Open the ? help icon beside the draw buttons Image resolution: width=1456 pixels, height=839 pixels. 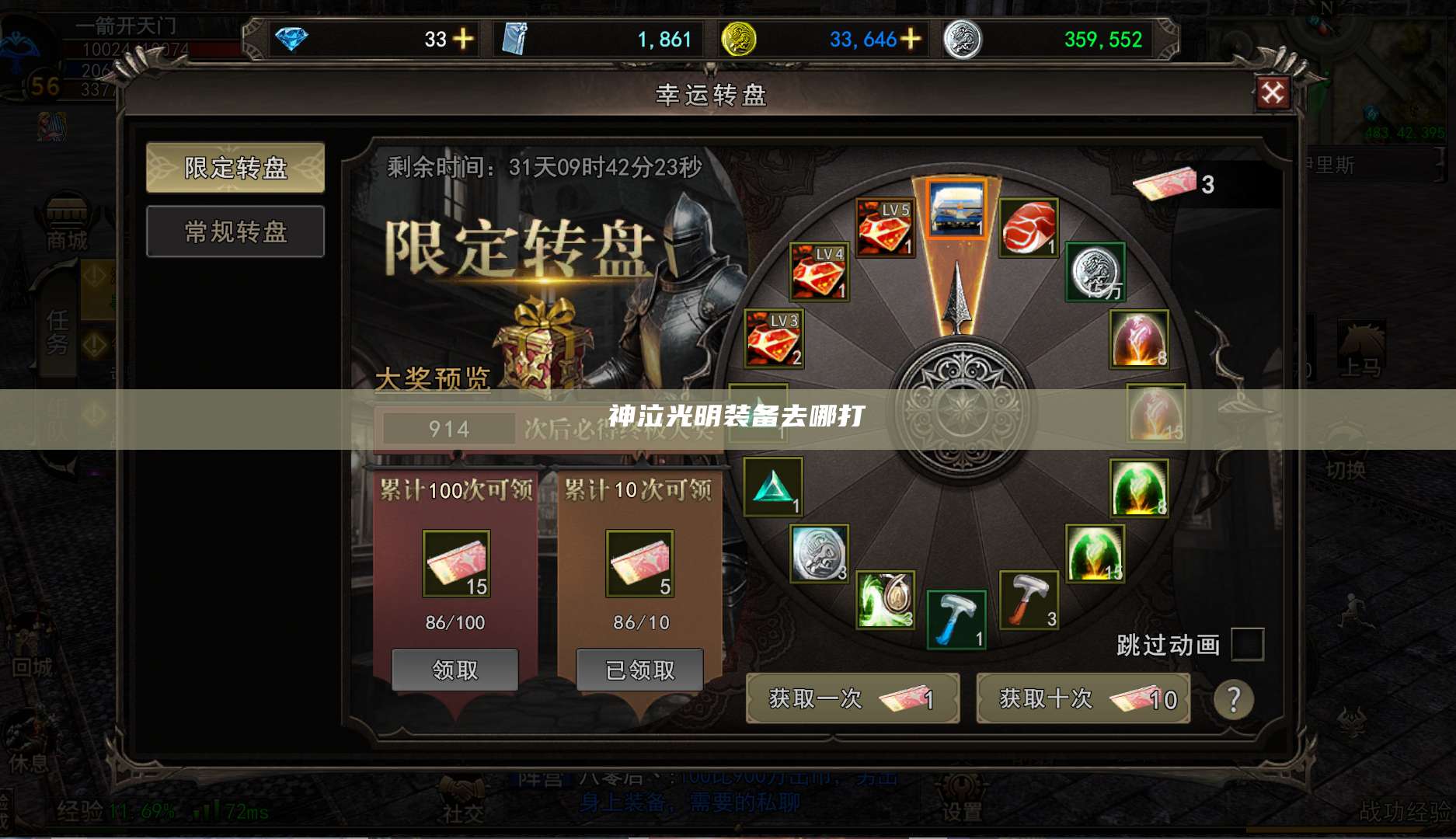pos(1233,701)
